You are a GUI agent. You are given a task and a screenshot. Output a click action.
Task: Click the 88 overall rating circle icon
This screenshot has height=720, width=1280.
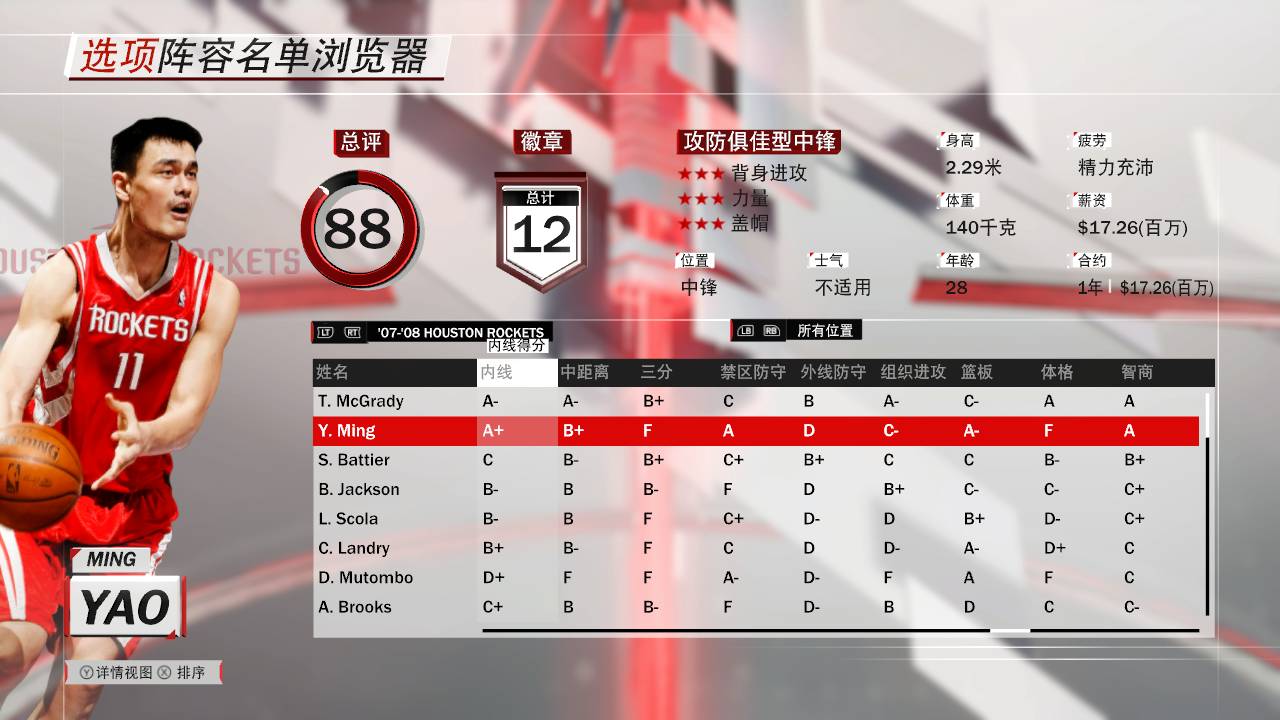click(360, 228)
